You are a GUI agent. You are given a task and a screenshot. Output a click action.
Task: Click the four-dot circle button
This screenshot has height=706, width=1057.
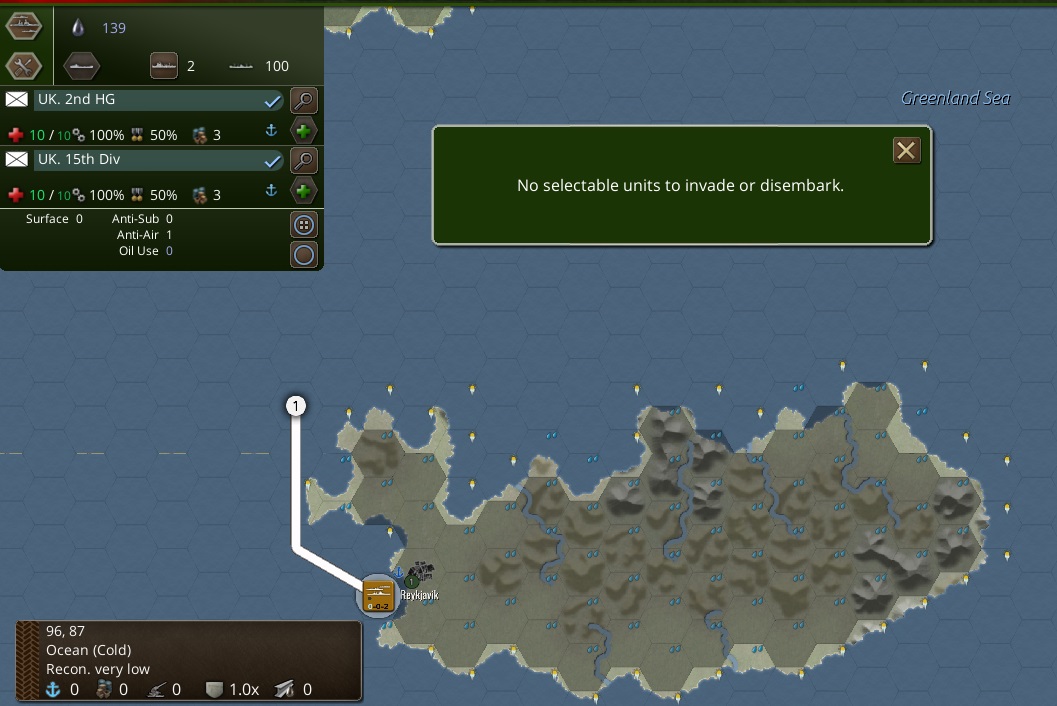[x=304, y=224]
